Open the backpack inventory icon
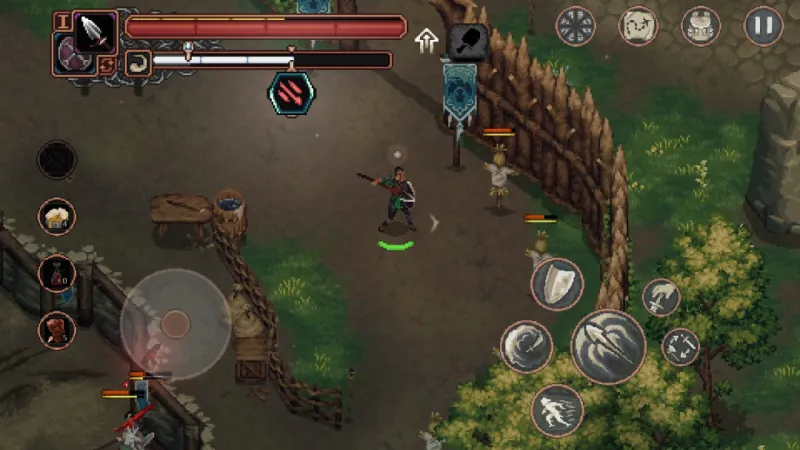 click(x=701, y=25)
